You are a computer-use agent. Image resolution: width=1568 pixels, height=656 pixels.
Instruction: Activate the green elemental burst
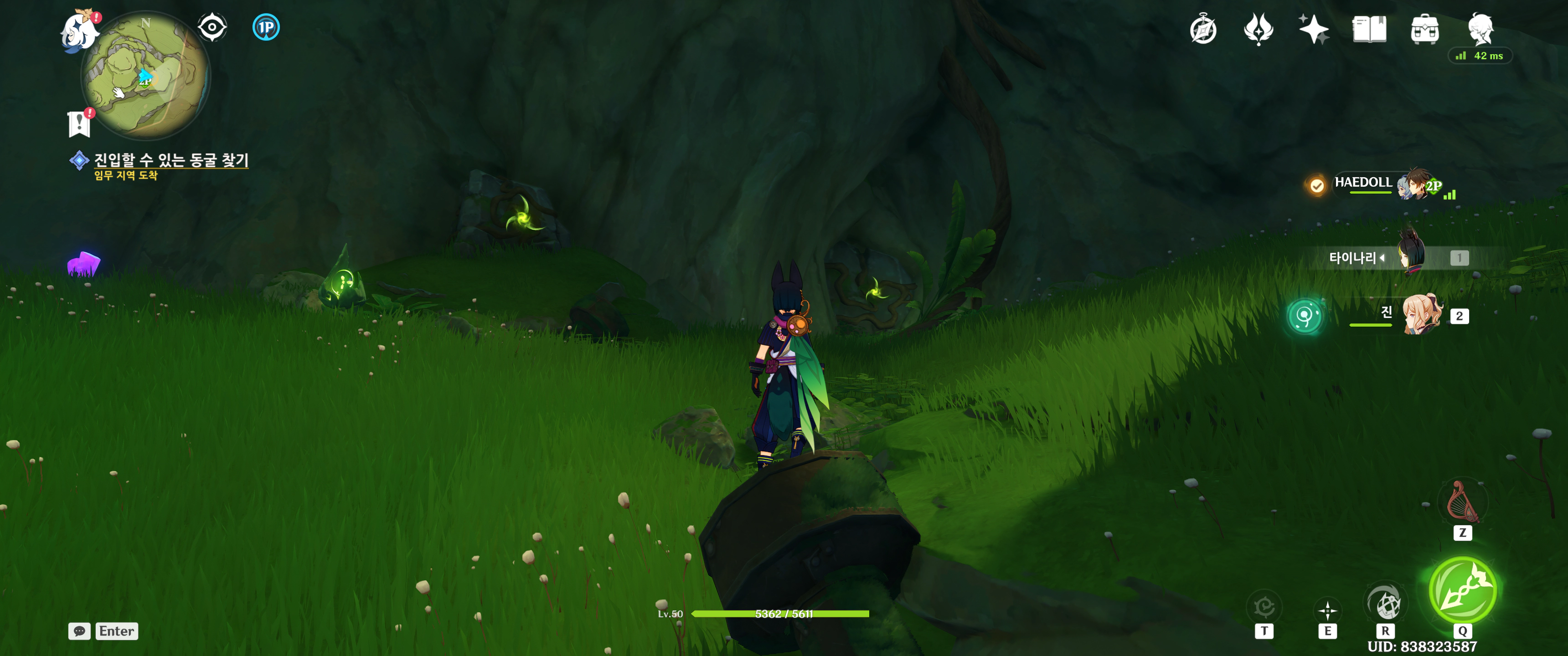[1462, 589]
